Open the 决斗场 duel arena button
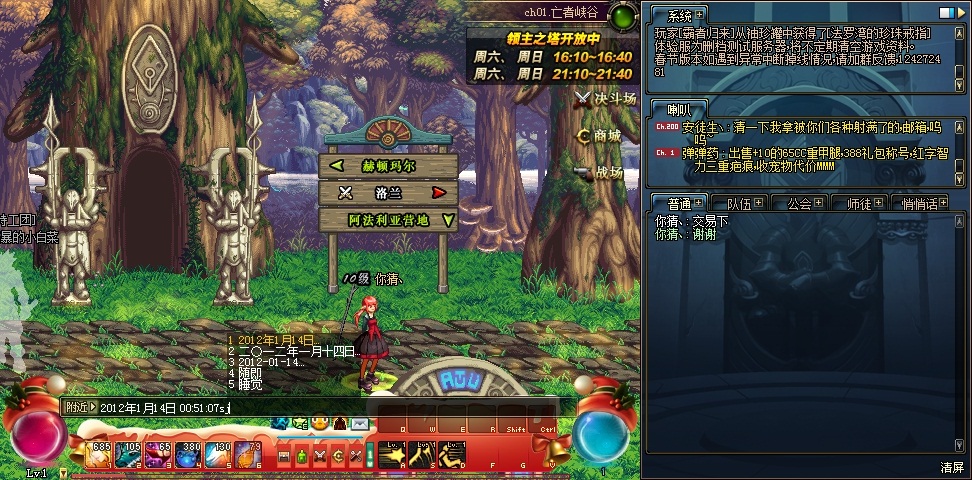This screenshot has width=972, height=480. [606, 98]
